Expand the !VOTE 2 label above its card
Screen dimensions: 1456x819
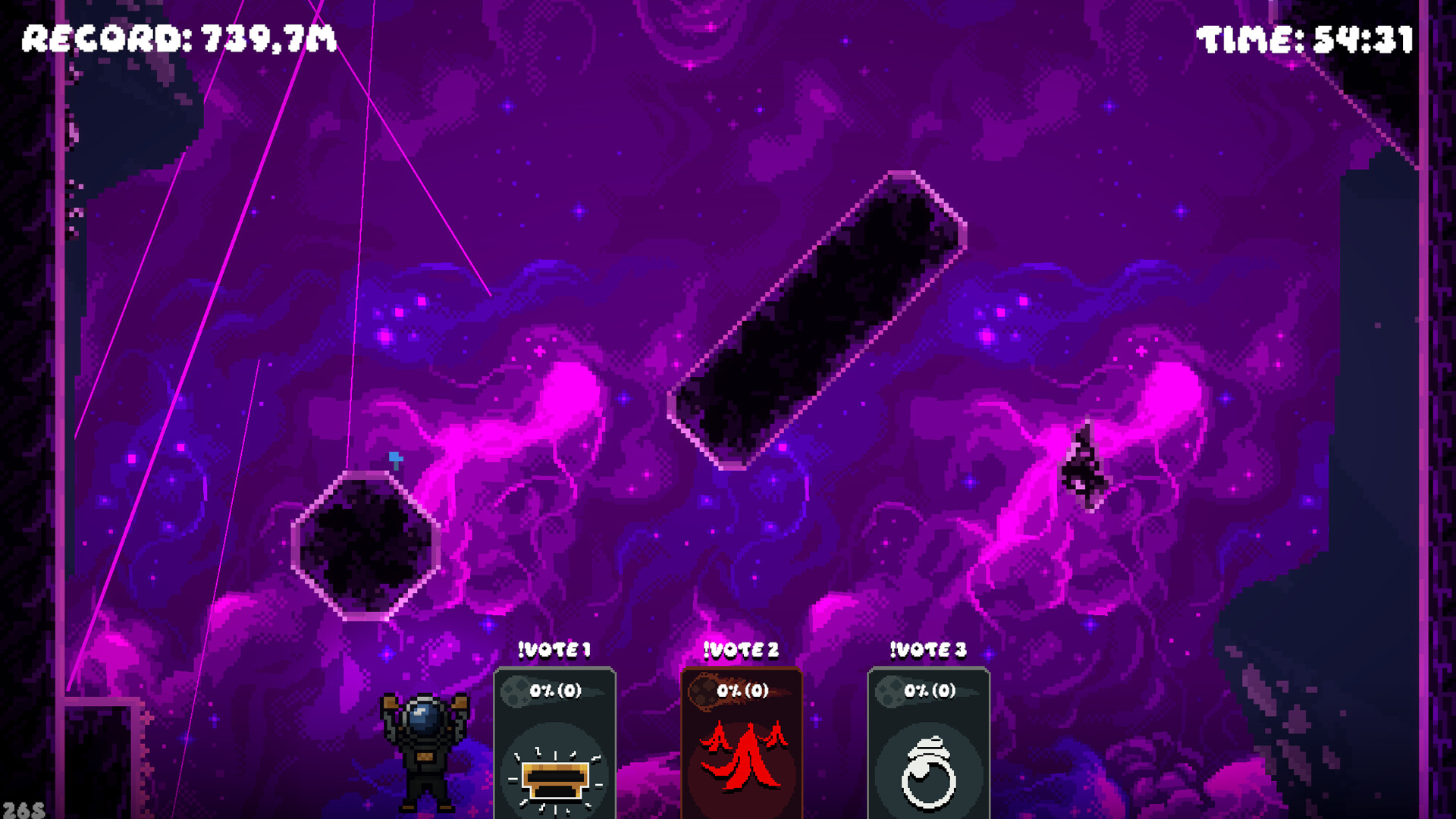click(739, 649)
